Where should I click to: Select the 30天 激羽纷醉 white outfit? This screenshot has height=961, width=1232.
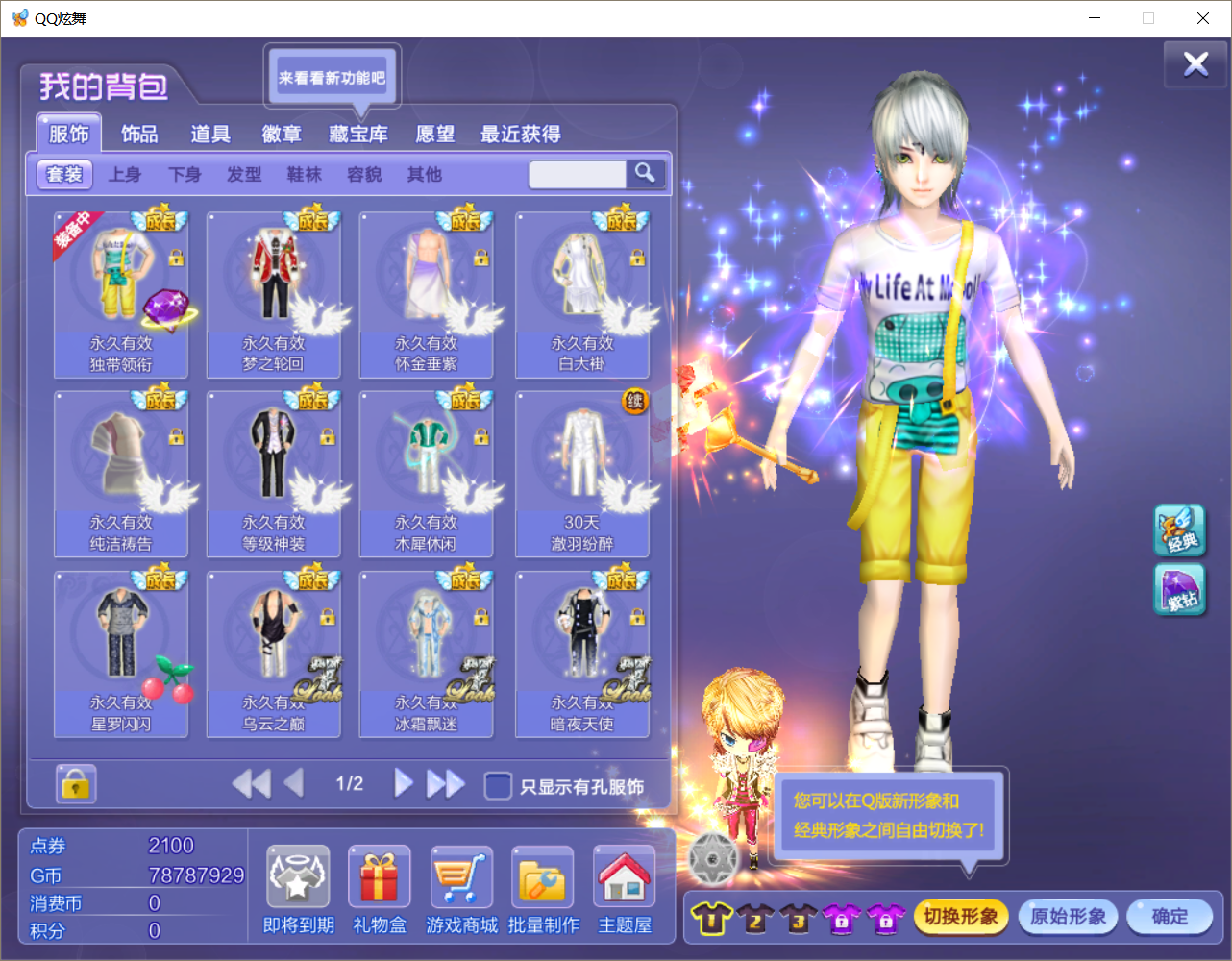coord(581,473)
